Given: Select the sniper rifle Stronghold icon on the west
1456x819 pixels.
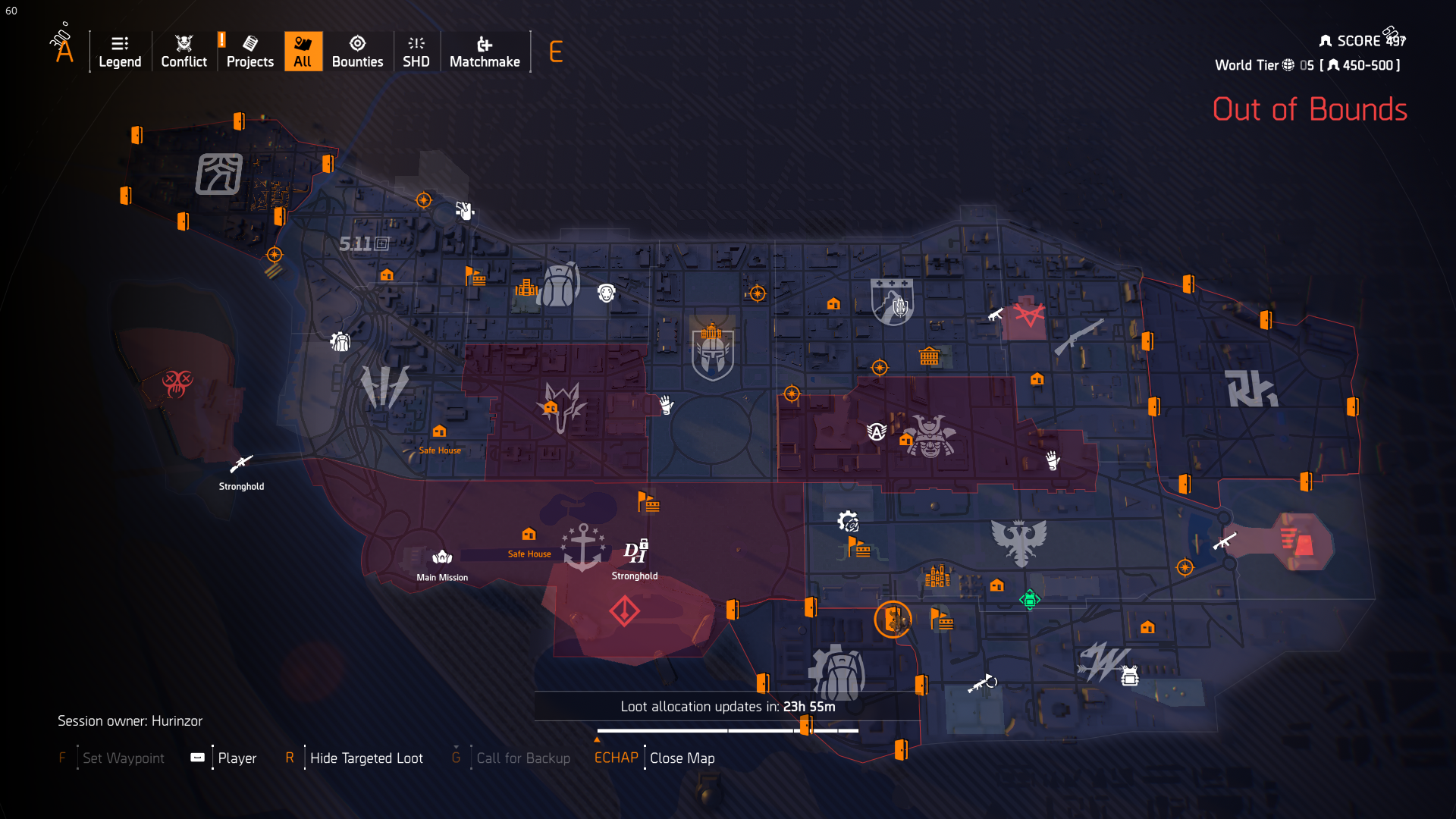Looking at the screenshot, I should (241, 463).
